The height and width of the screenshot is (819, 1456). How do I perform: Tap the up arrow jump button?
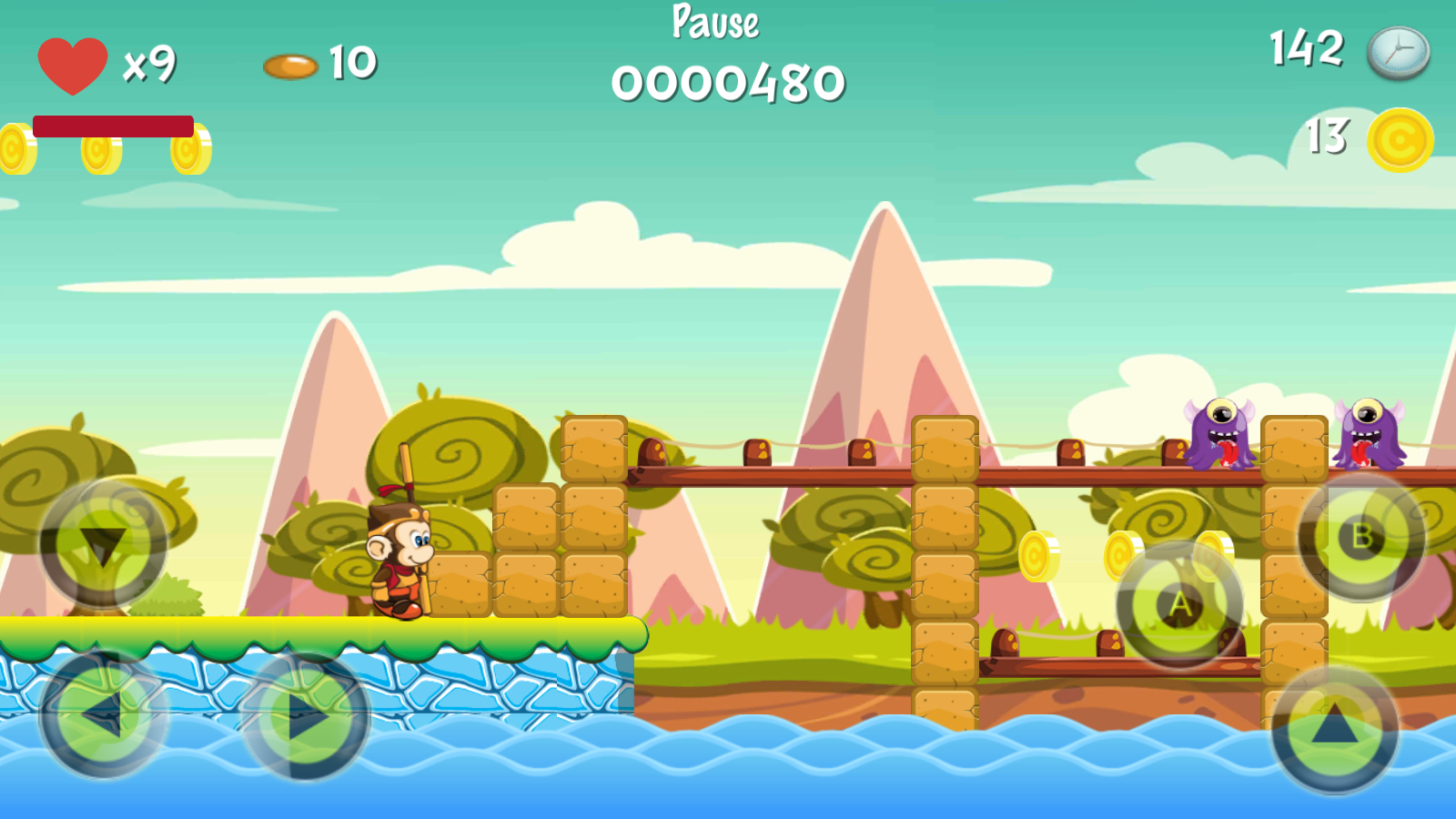pos(1334,730)
